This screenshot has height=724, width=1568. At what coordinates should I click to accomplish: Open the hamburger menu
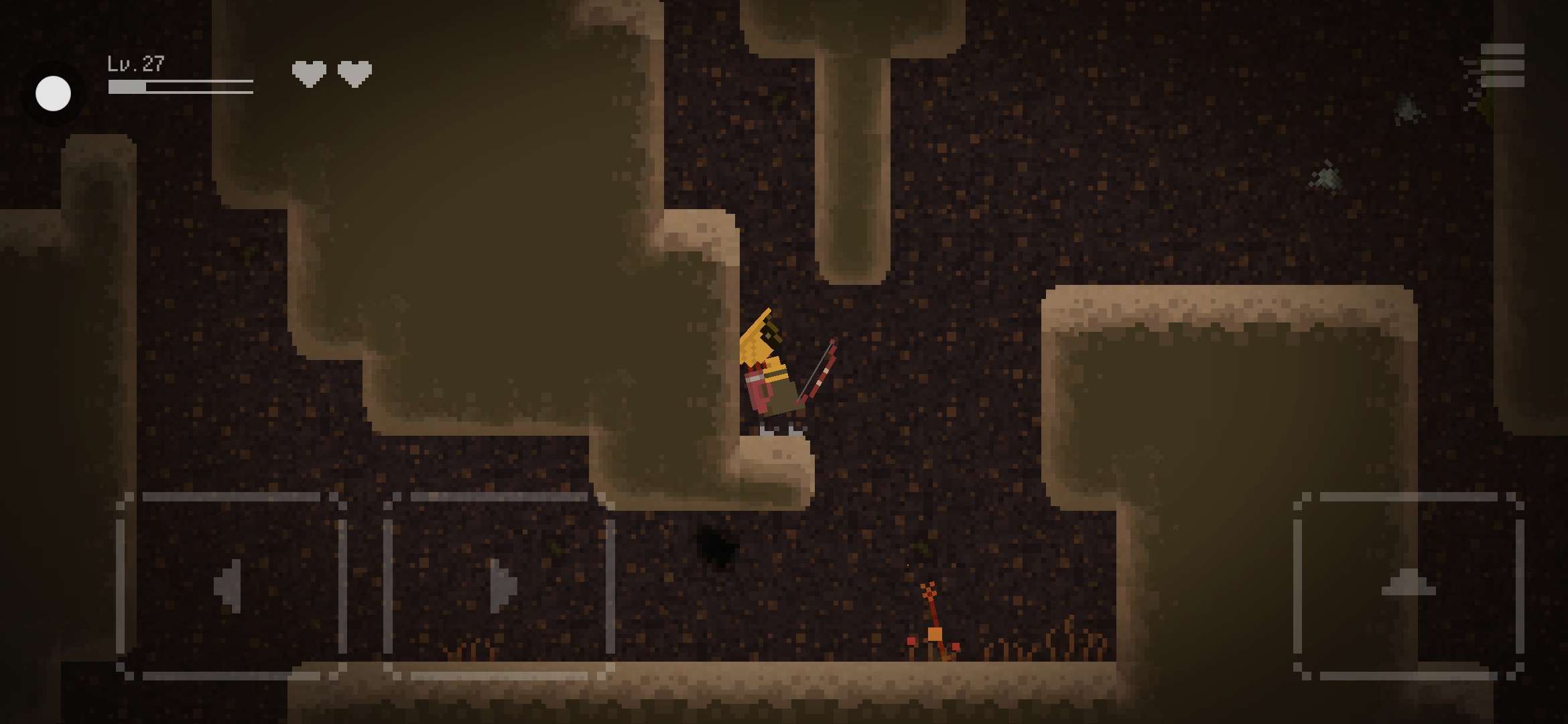[1502, 66]
